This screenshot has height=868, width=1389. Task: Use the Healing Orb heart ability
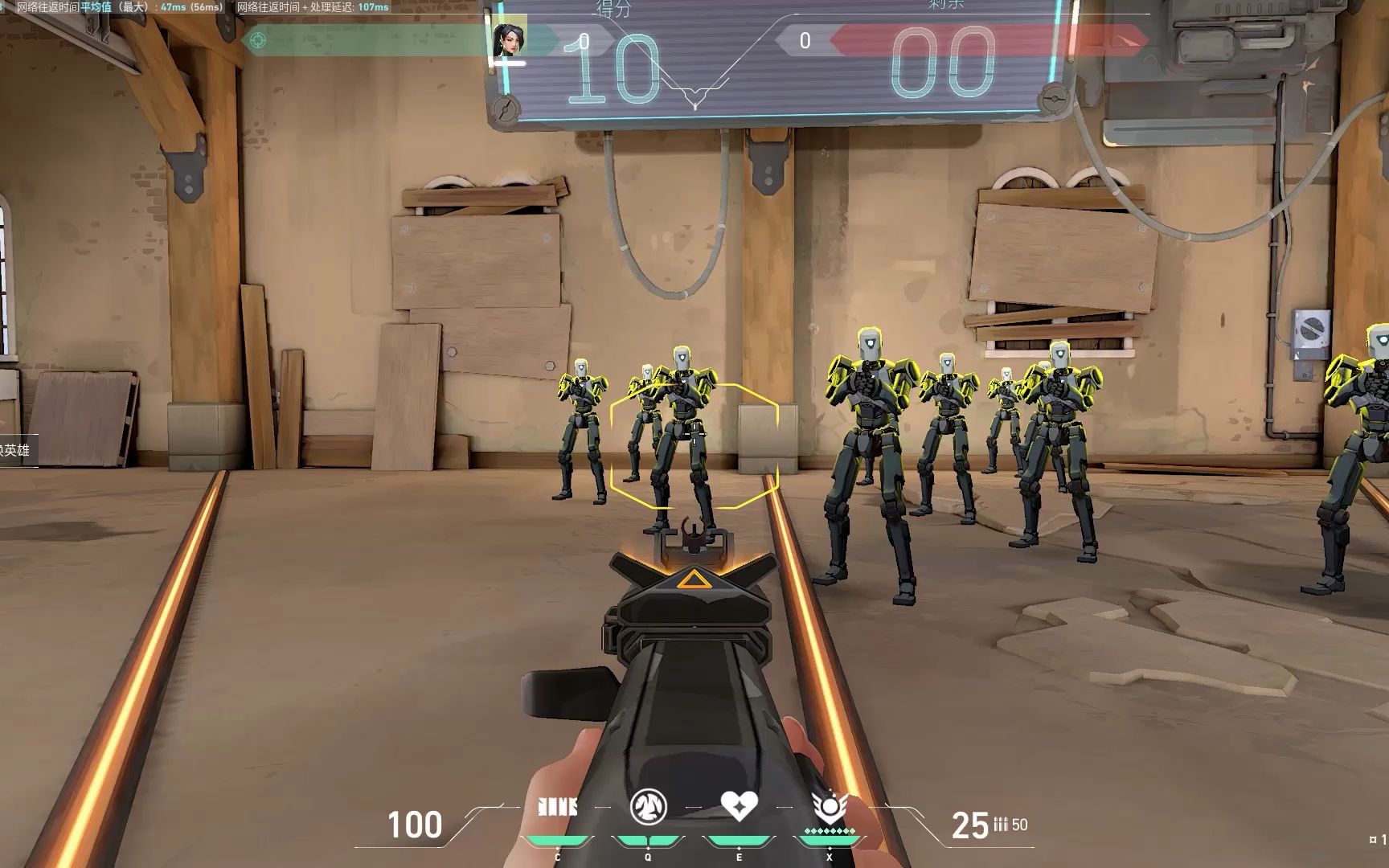point(739,805)
